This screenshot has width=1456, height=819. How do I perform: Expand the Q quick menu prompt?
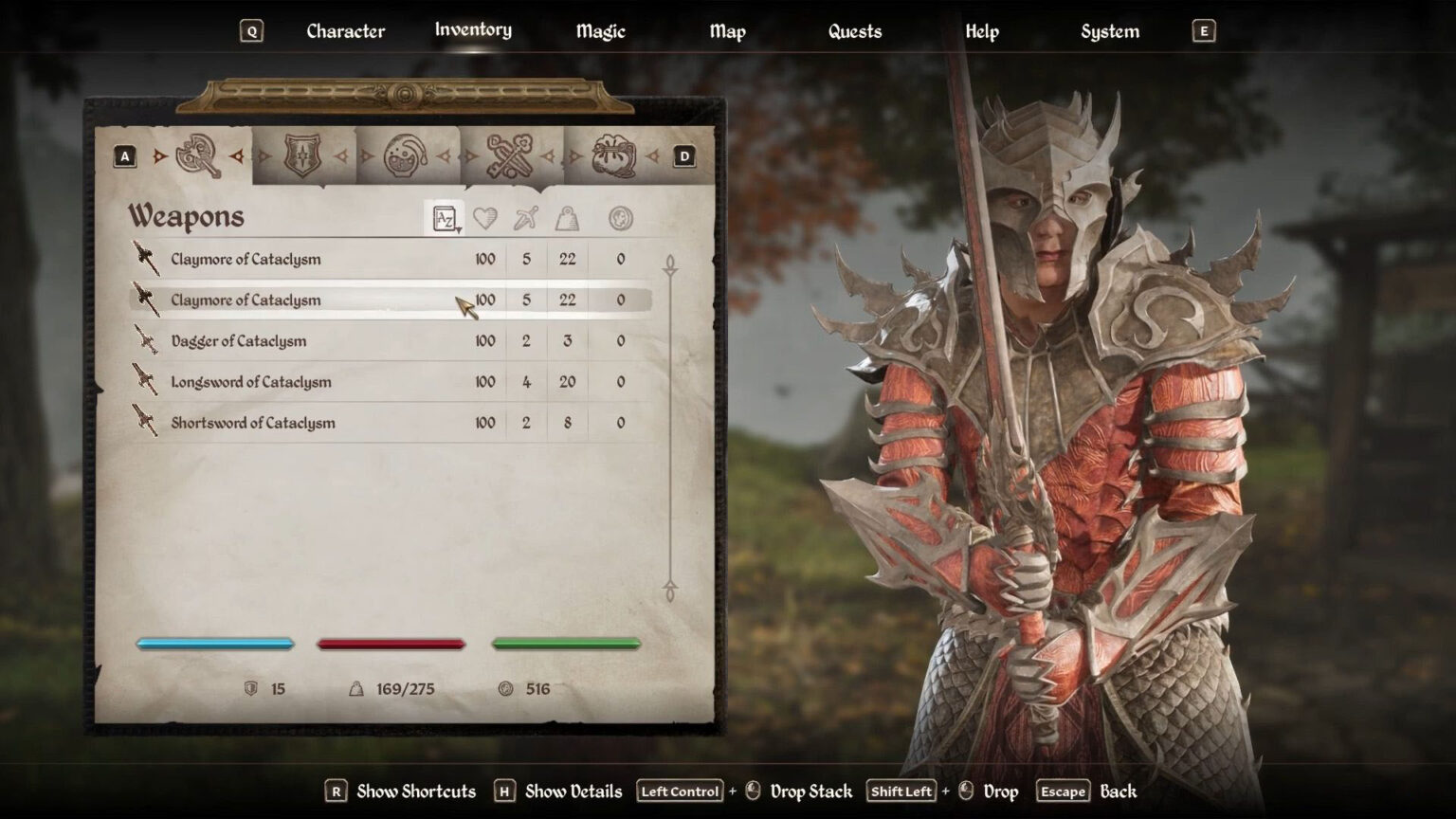(250, 30)
